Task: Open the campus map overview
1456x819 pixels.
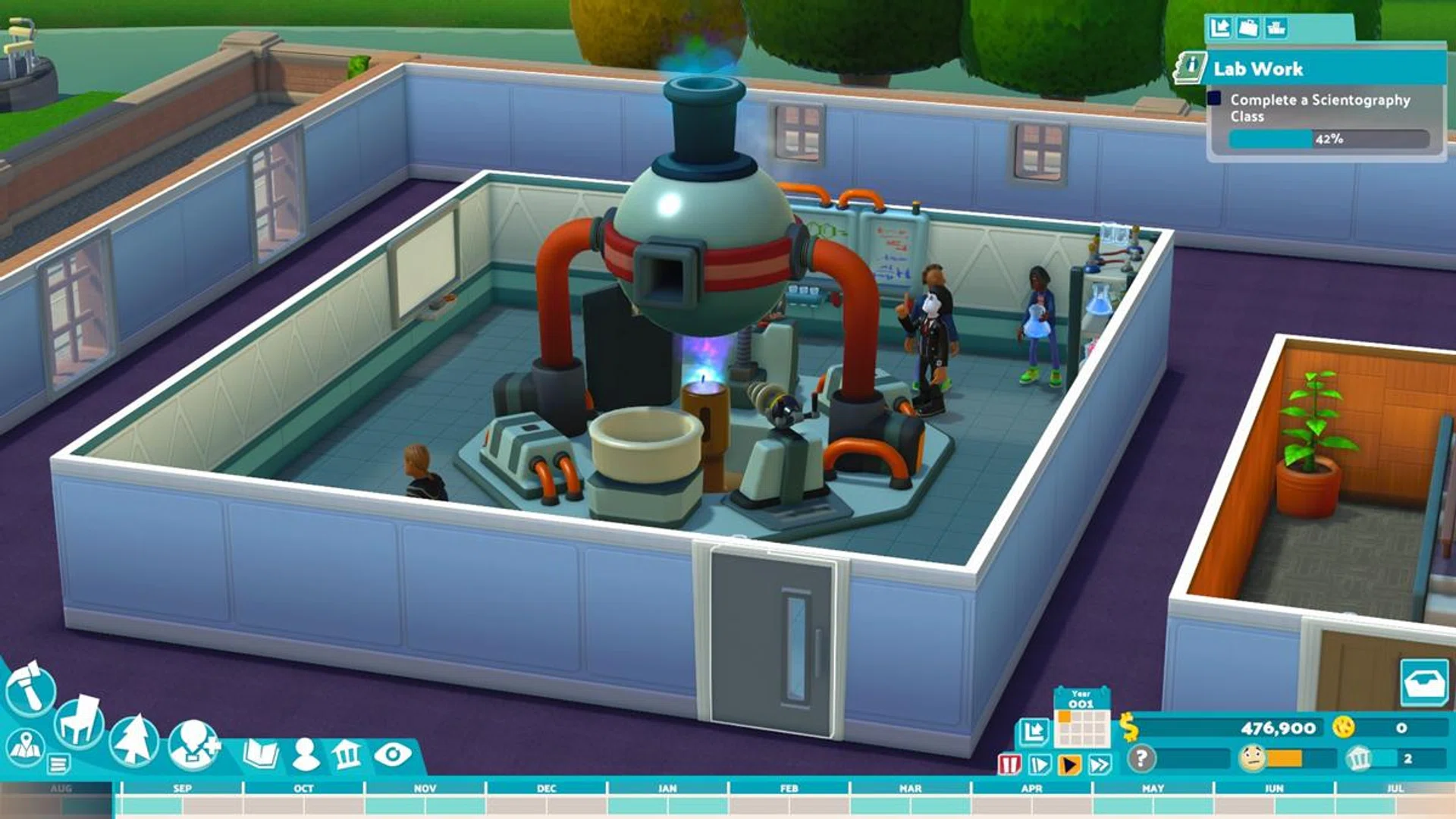Action: pyautogui.click(x=26, y=748)
